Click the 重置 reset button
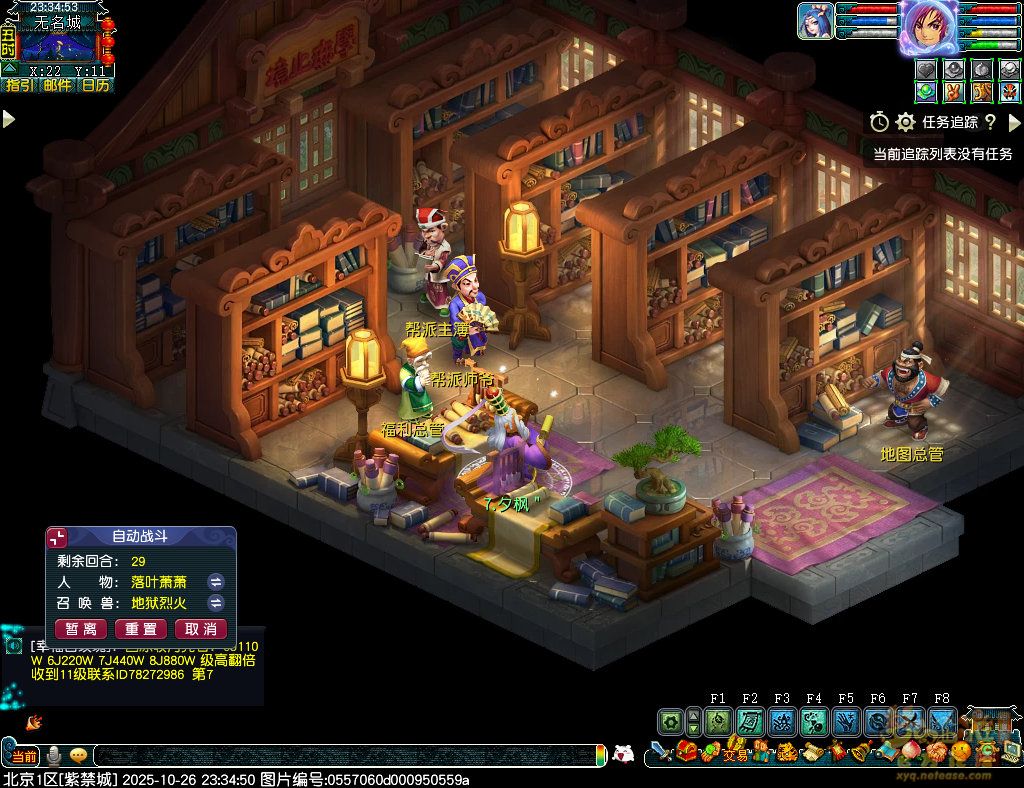The width and height of the screenshot is (1024, 788). point(141,629)
